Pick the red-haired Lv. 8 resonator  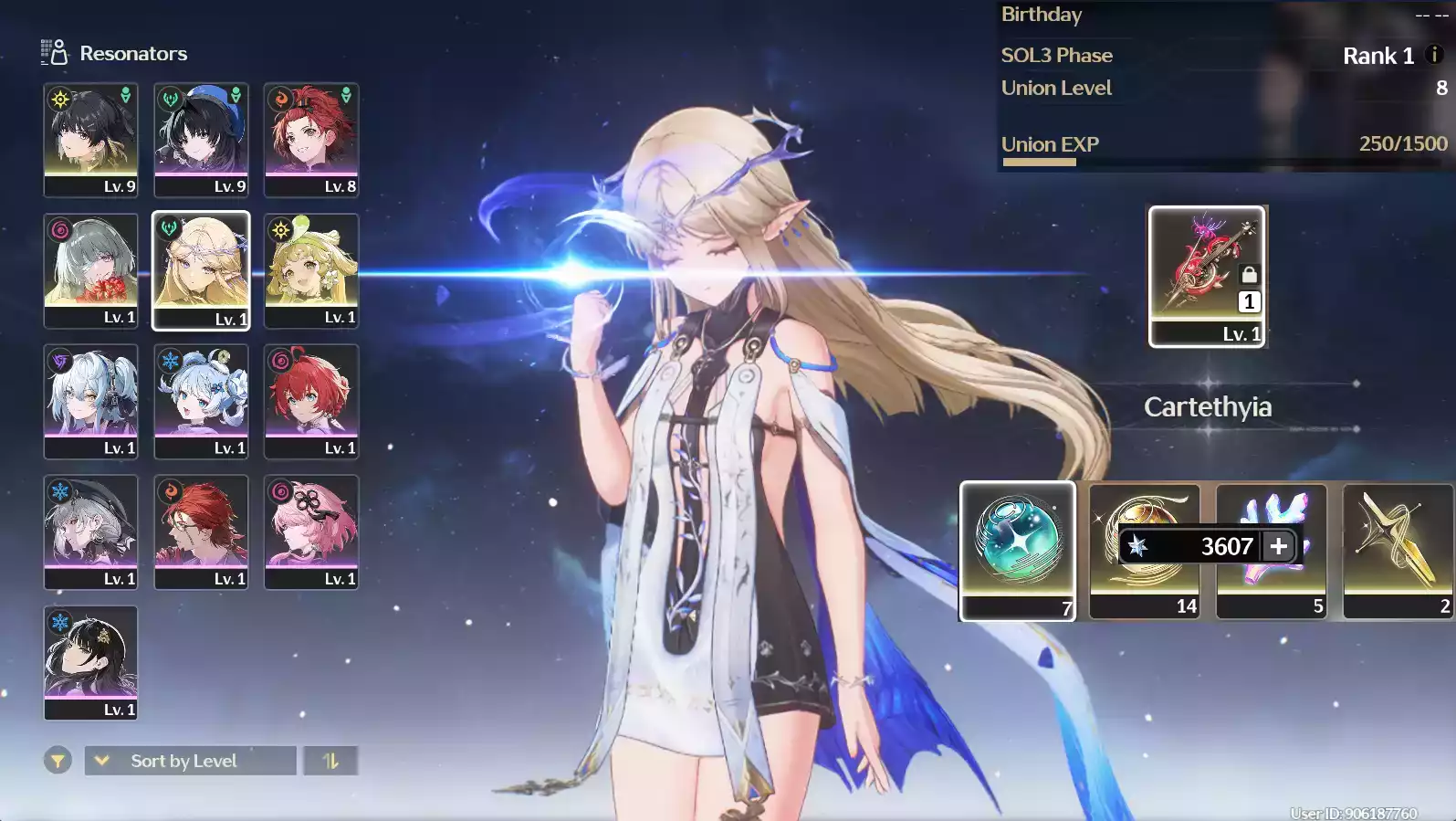tap(311, 139)
